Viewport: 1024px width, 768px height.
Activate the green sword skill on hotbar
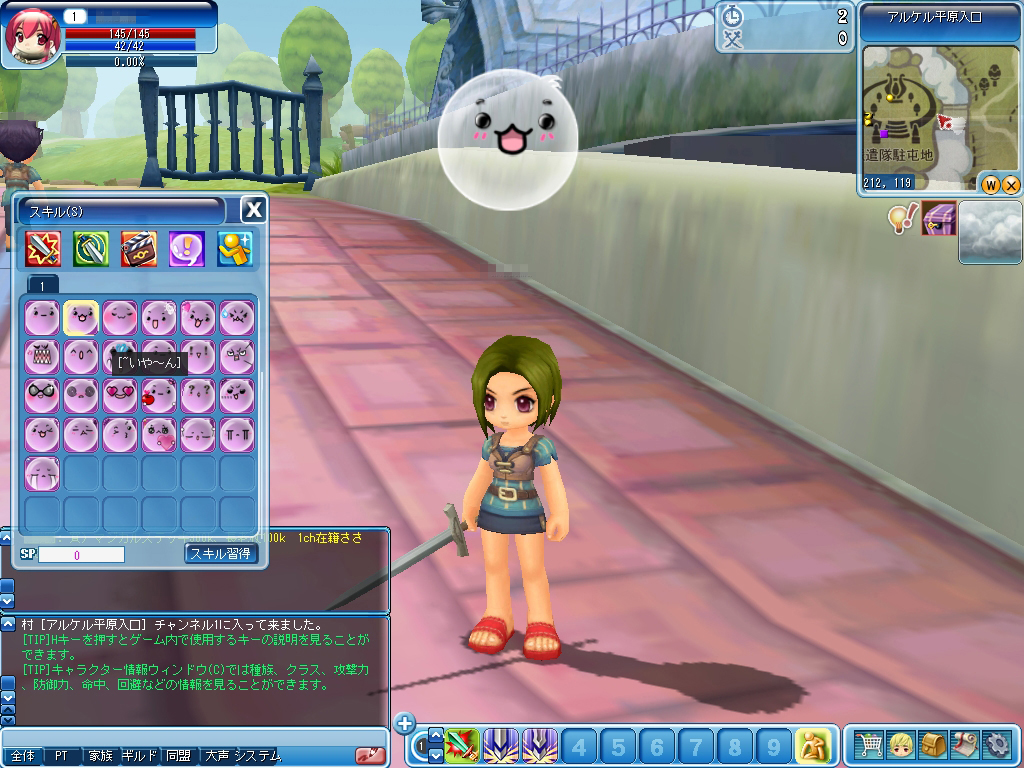point(461,745)
